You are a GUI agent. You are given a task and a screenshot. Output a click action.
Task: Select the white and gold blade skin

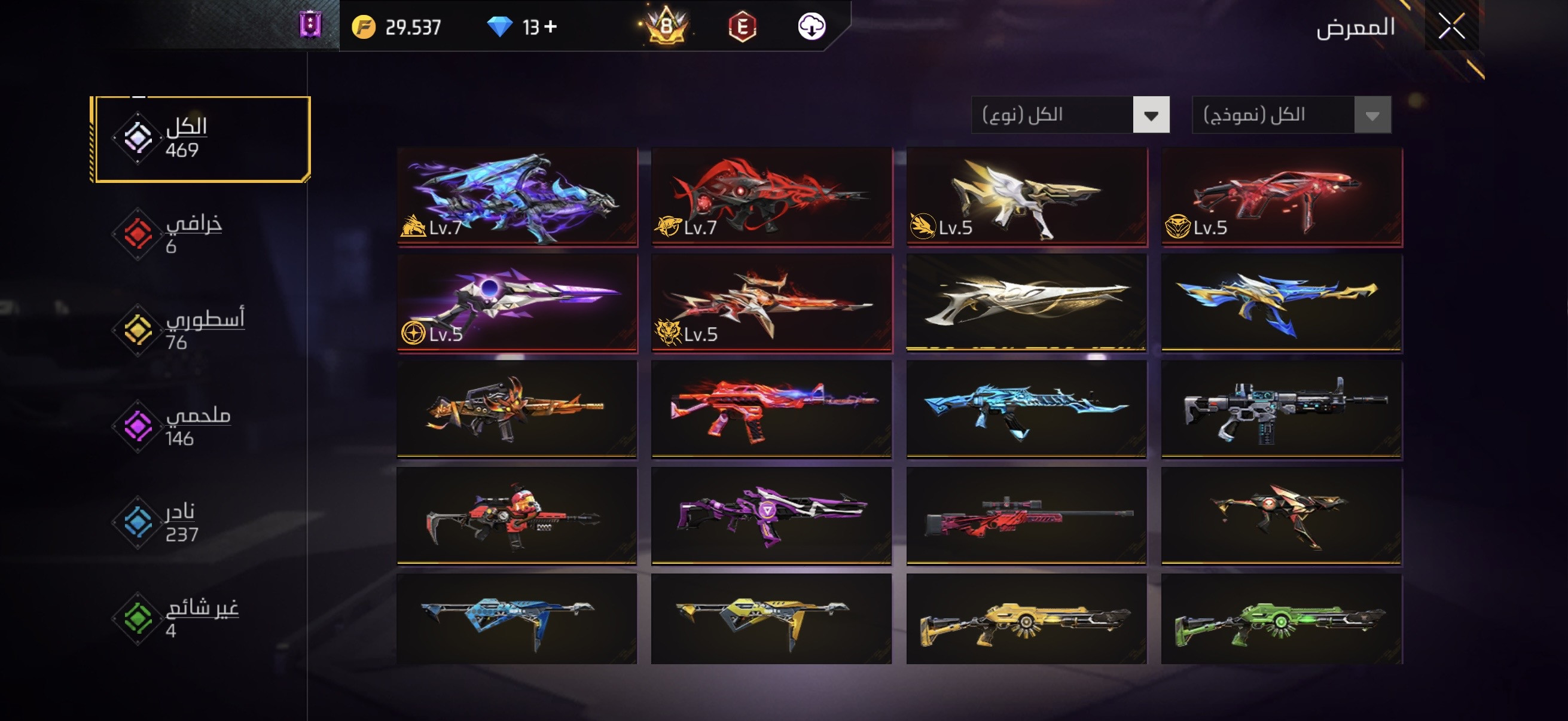tap(1026, 303)
